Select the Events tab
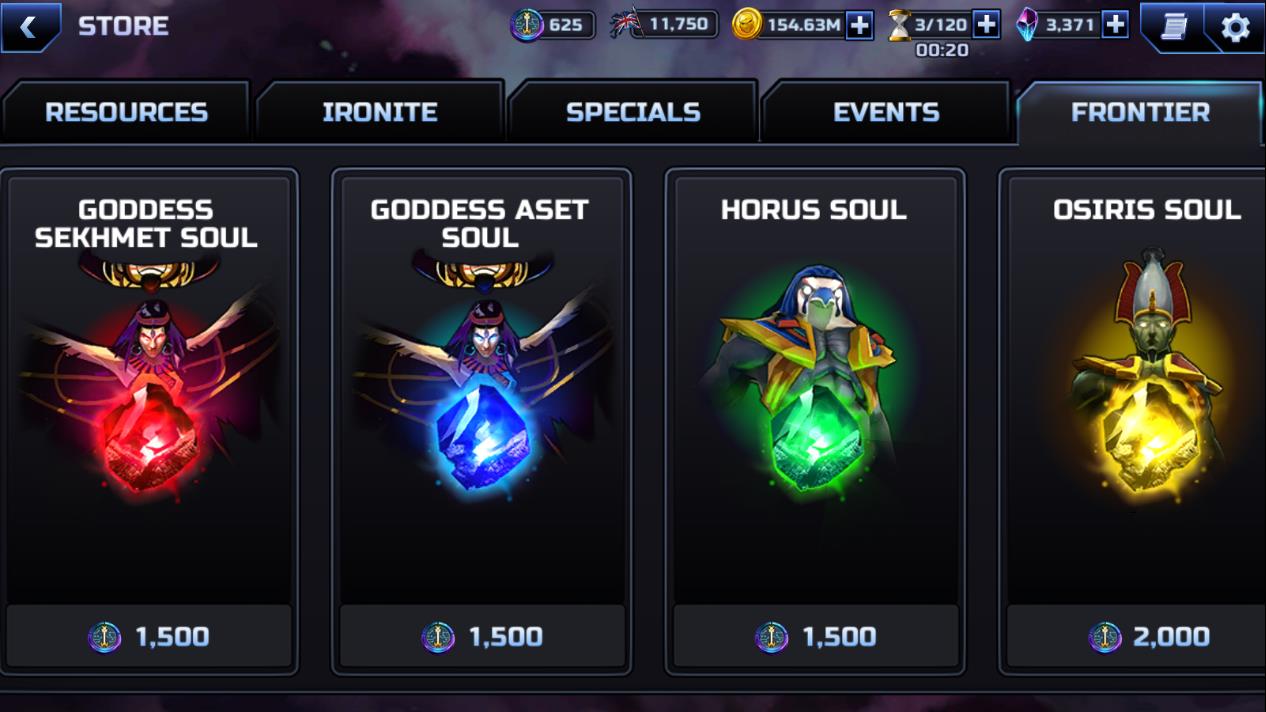Image resolution: width=1266 pixels, height=712 pixels. (x=886, y=112)
